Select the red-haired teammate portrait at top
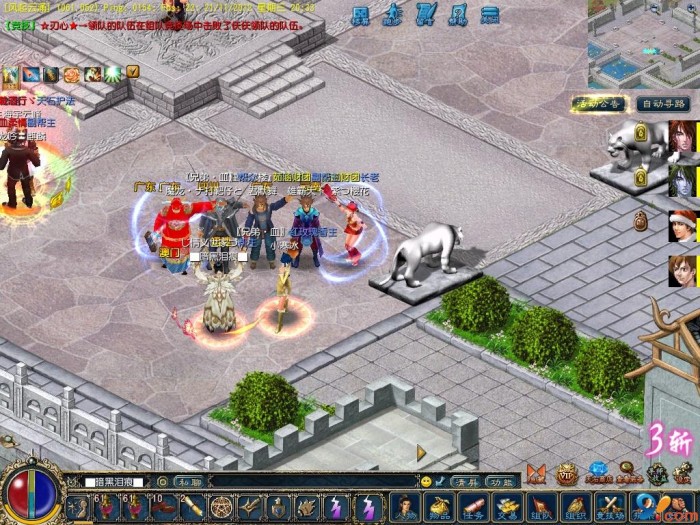This screenshot has height=525, width=700. [x=683, y=136]
